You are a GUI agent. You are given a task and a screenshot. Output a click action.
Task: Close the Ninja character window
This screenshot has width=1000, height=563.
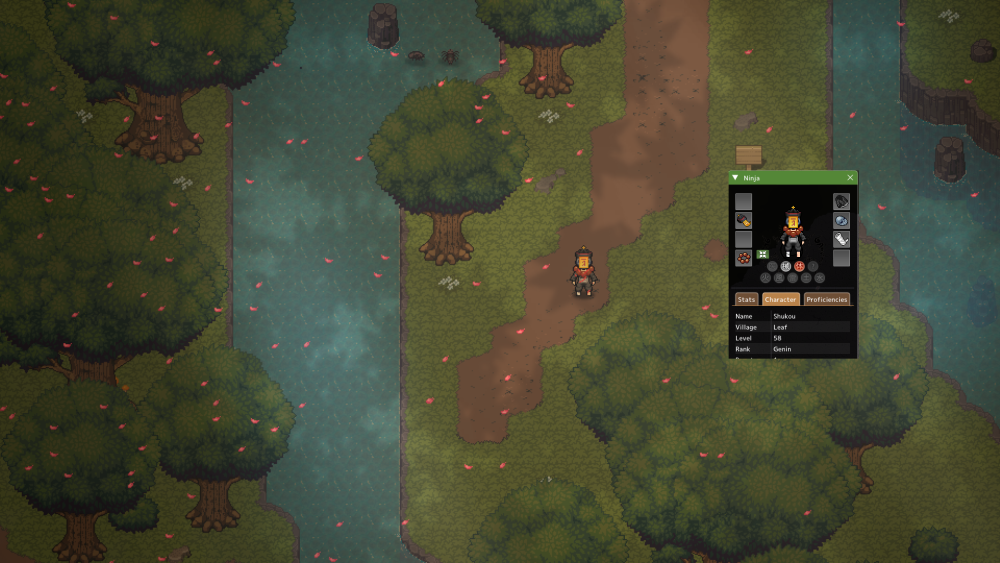(850, 178)
